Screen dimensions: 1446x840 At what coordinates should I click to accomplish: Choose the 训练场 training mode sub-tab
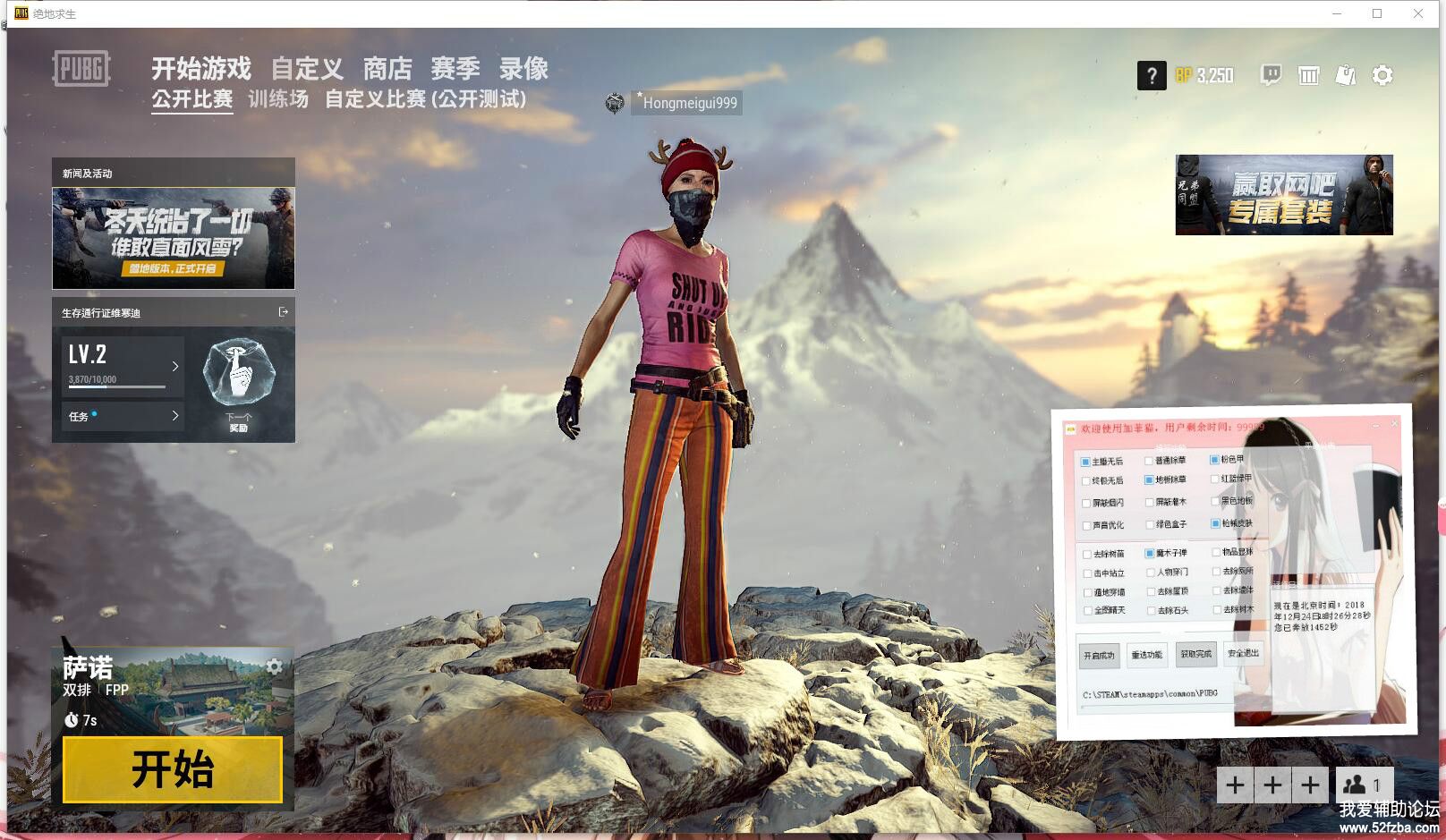pos(278,99)
